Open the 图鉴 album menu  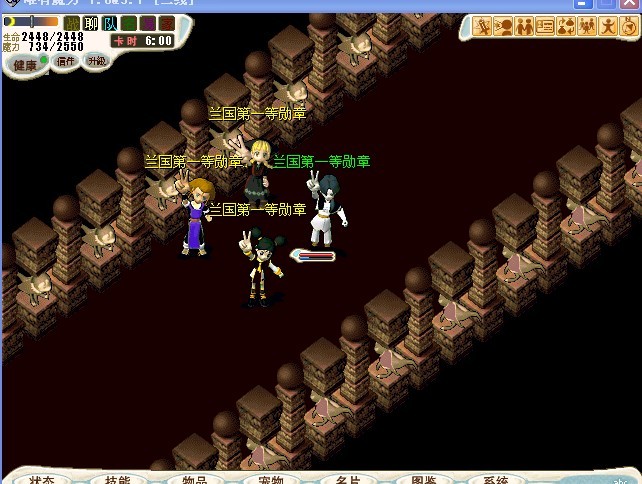pos(423,478)
